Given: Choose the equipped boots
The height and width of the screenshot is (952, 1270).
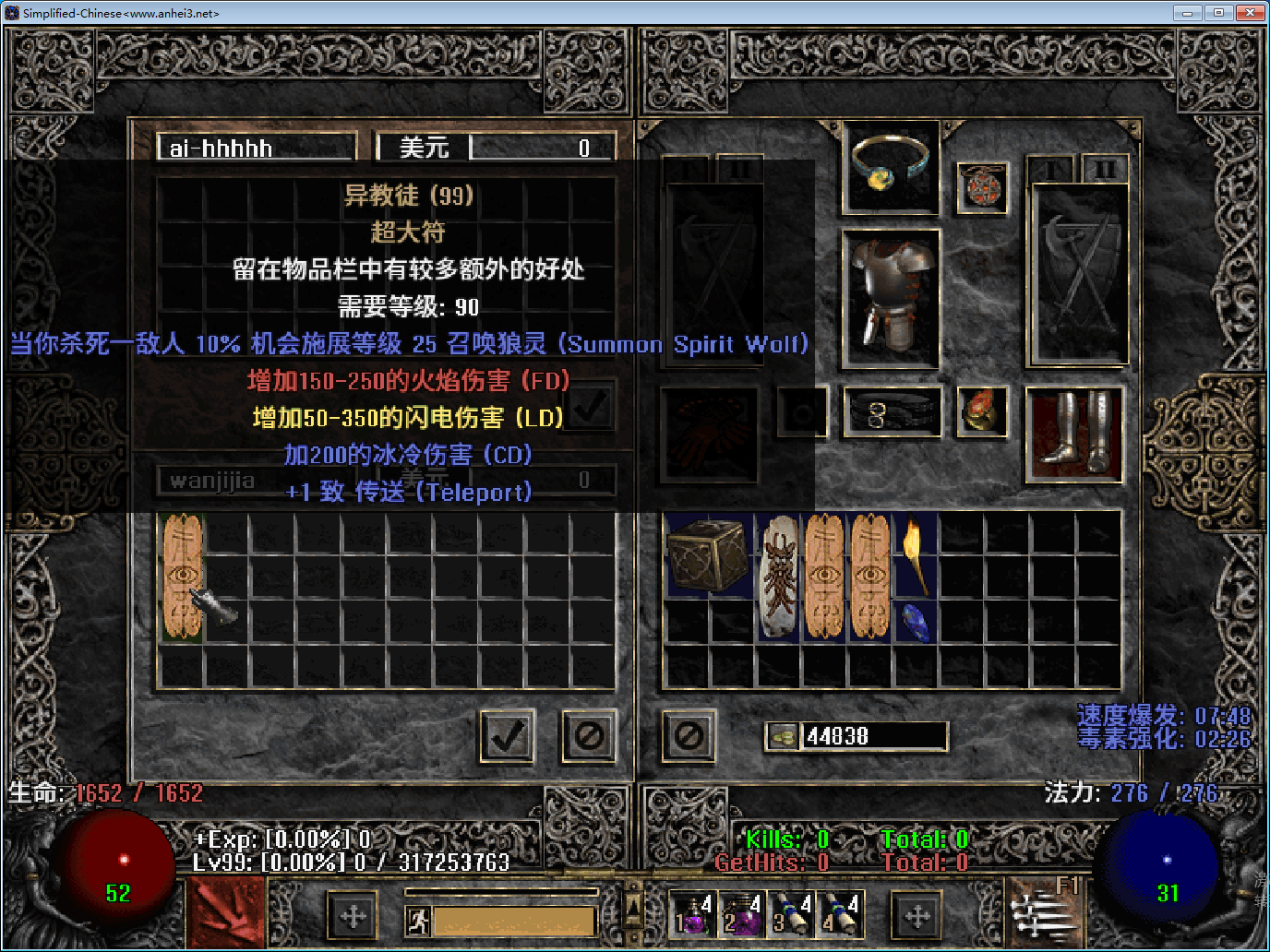Looking at the screenshot, I should click(1074, 434).
